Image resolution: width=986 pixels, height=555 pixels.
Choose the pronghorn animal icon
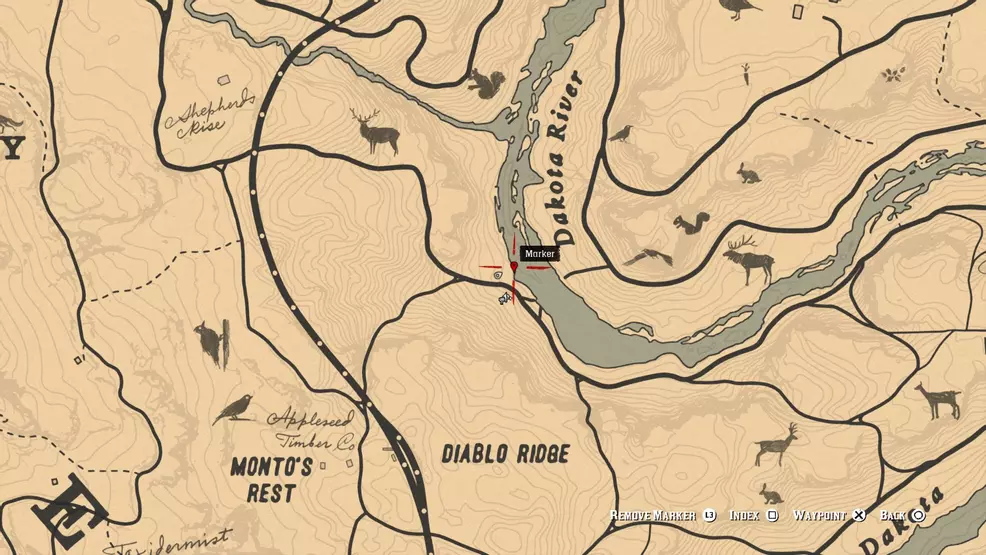[776, 444]
